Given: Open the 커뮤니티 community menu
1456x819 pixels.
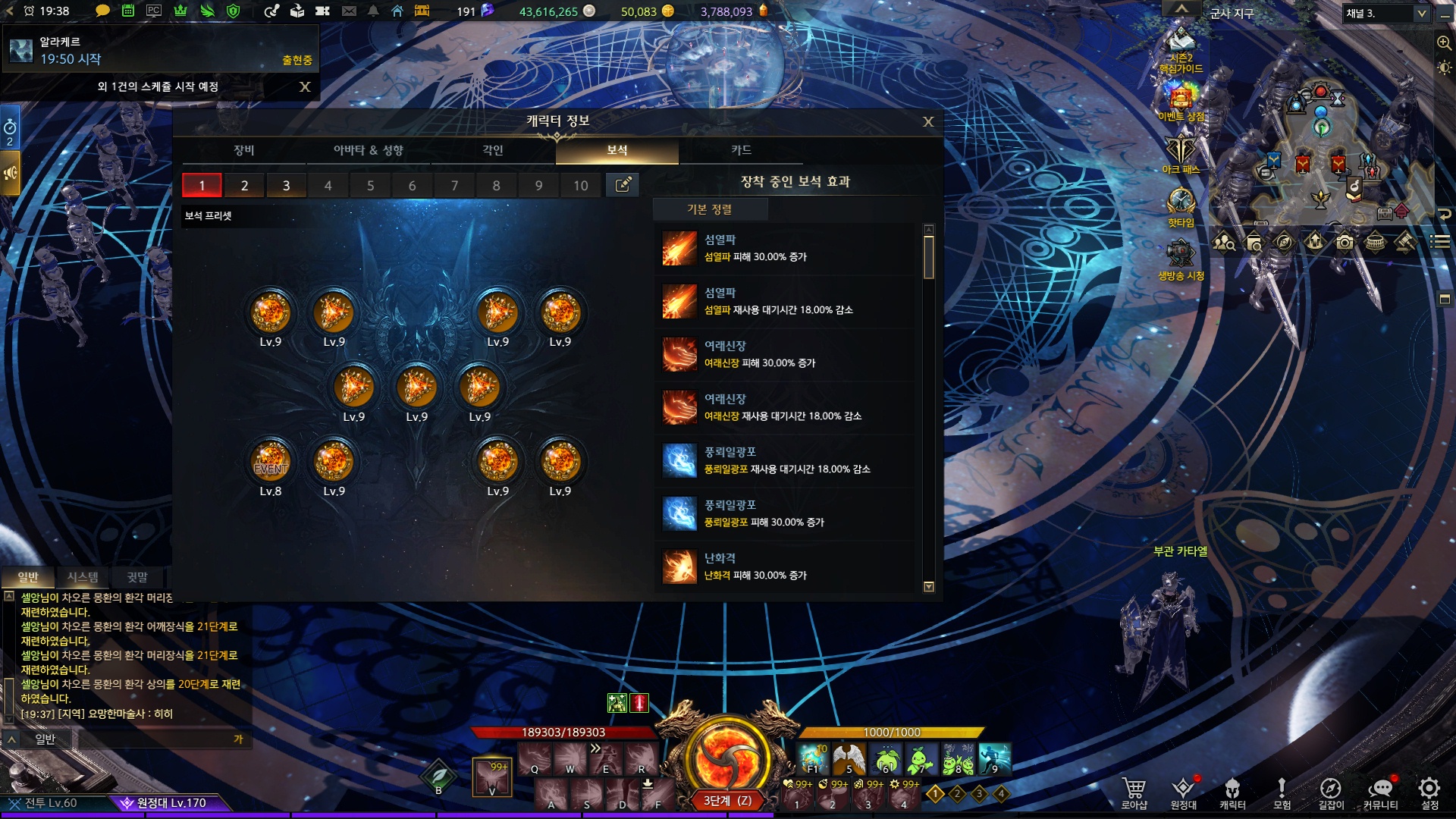Looking at the screenshot, I should (x=1380, y=792).
